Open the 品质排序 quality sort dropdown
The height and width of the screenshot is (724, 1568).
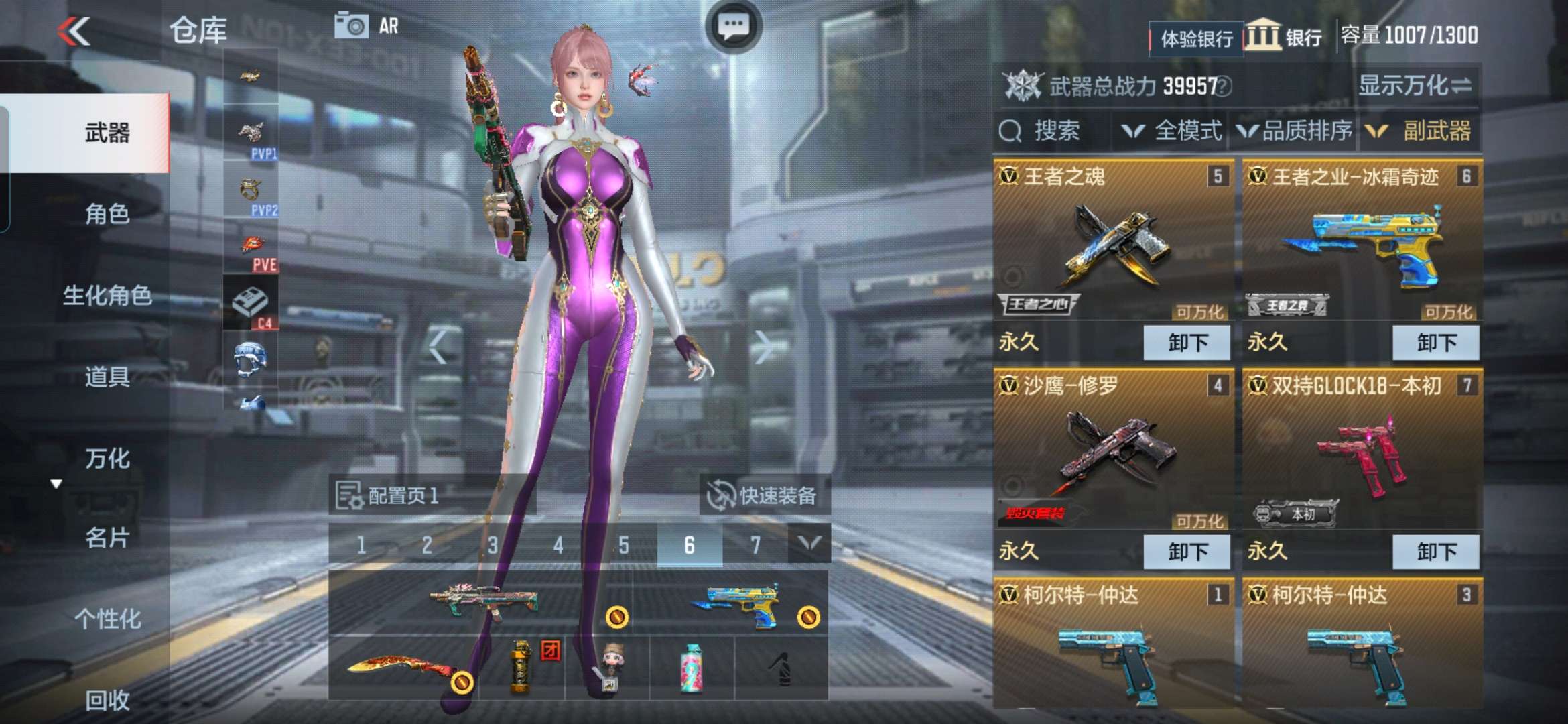click(1295, 131)
